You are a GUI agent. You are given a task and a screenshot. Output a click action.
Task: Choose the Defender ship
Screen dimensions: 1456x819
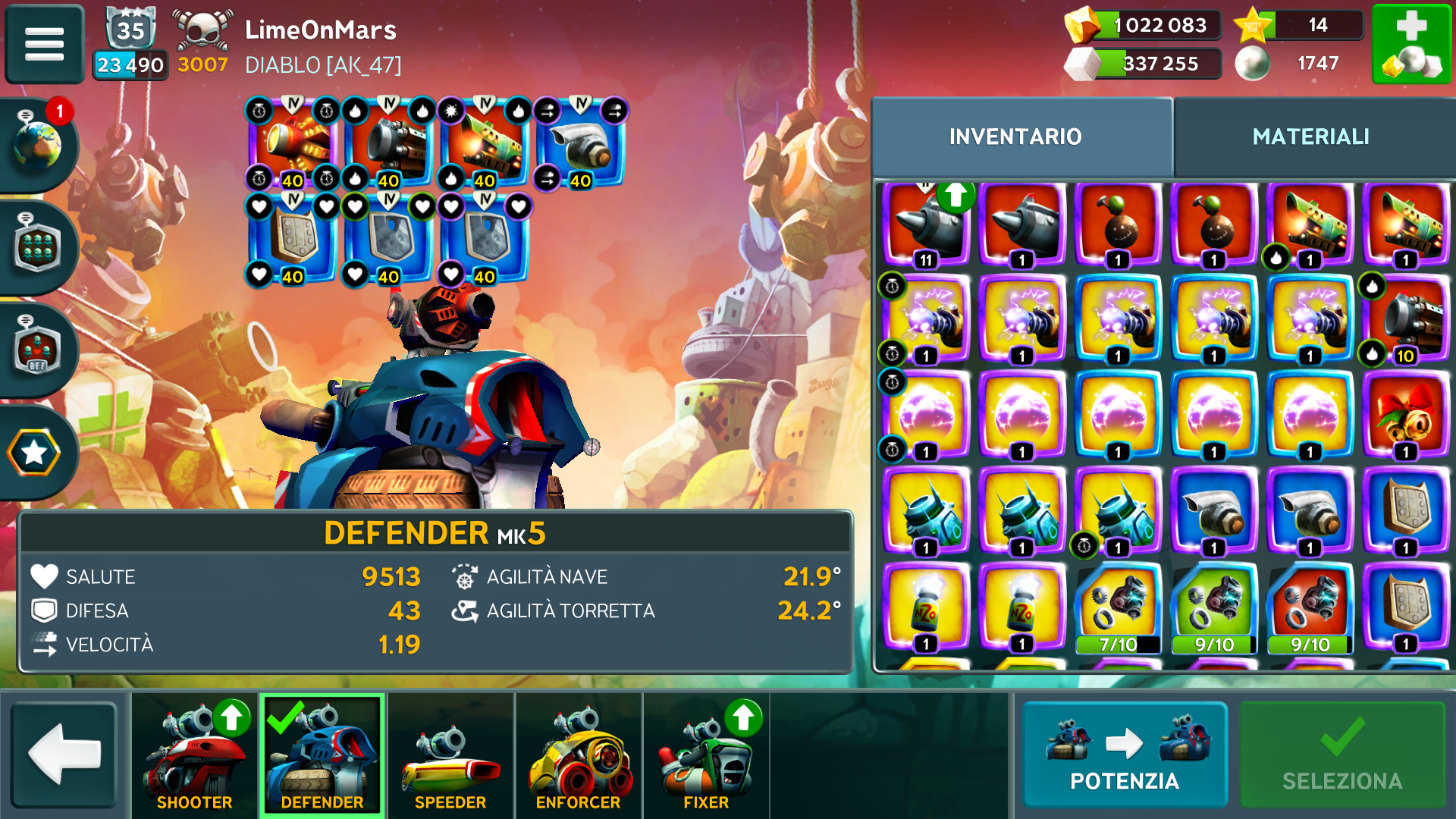(322, 756)
